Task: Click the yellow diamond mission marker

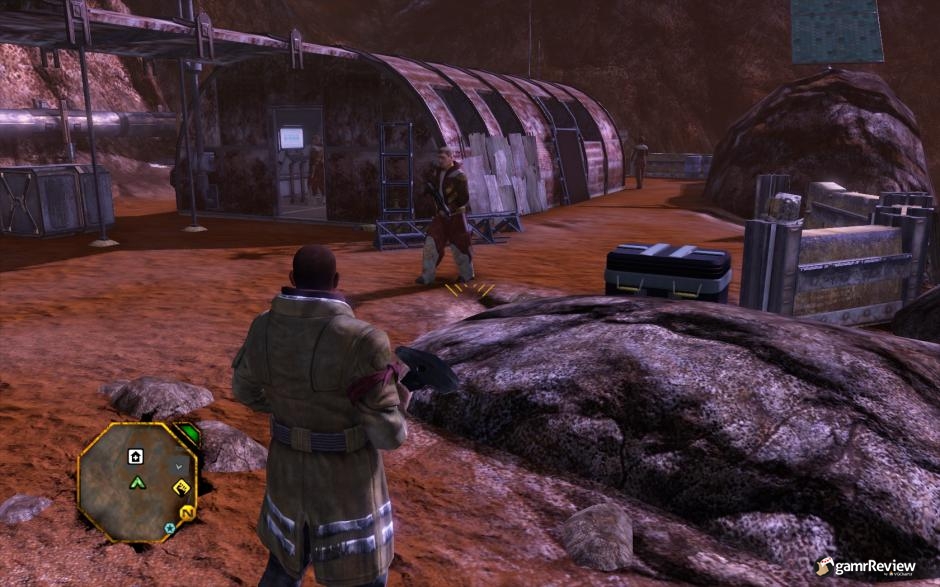Action: click(182, 488)
